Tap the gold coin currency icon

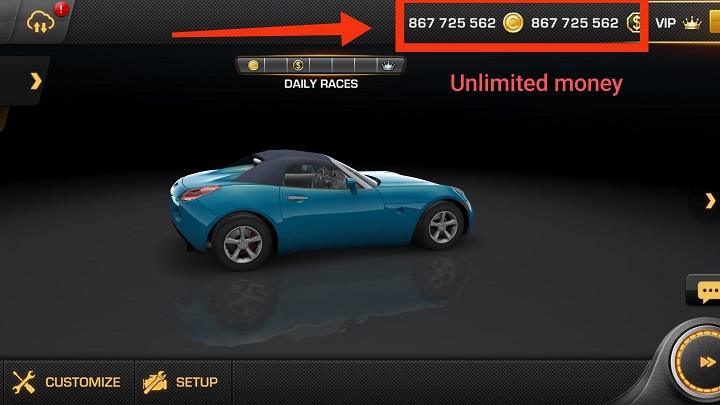(x=513, y=23)
